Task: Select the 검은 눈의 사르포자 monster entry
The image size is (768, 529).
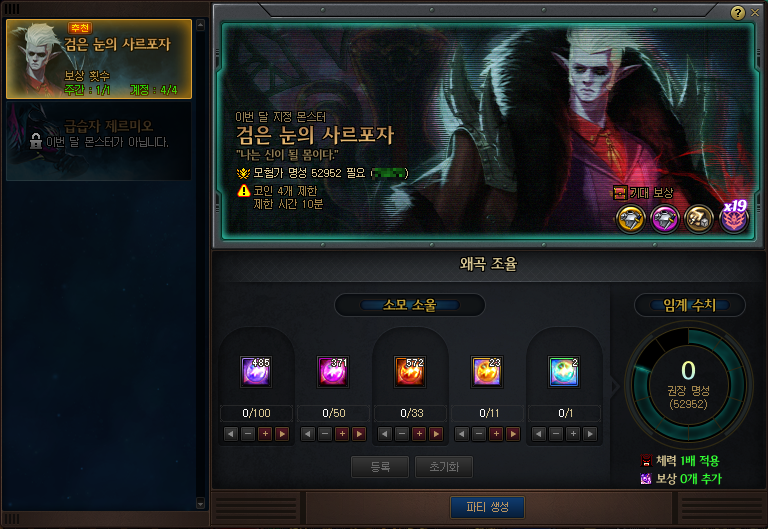Action: (98, 59)
